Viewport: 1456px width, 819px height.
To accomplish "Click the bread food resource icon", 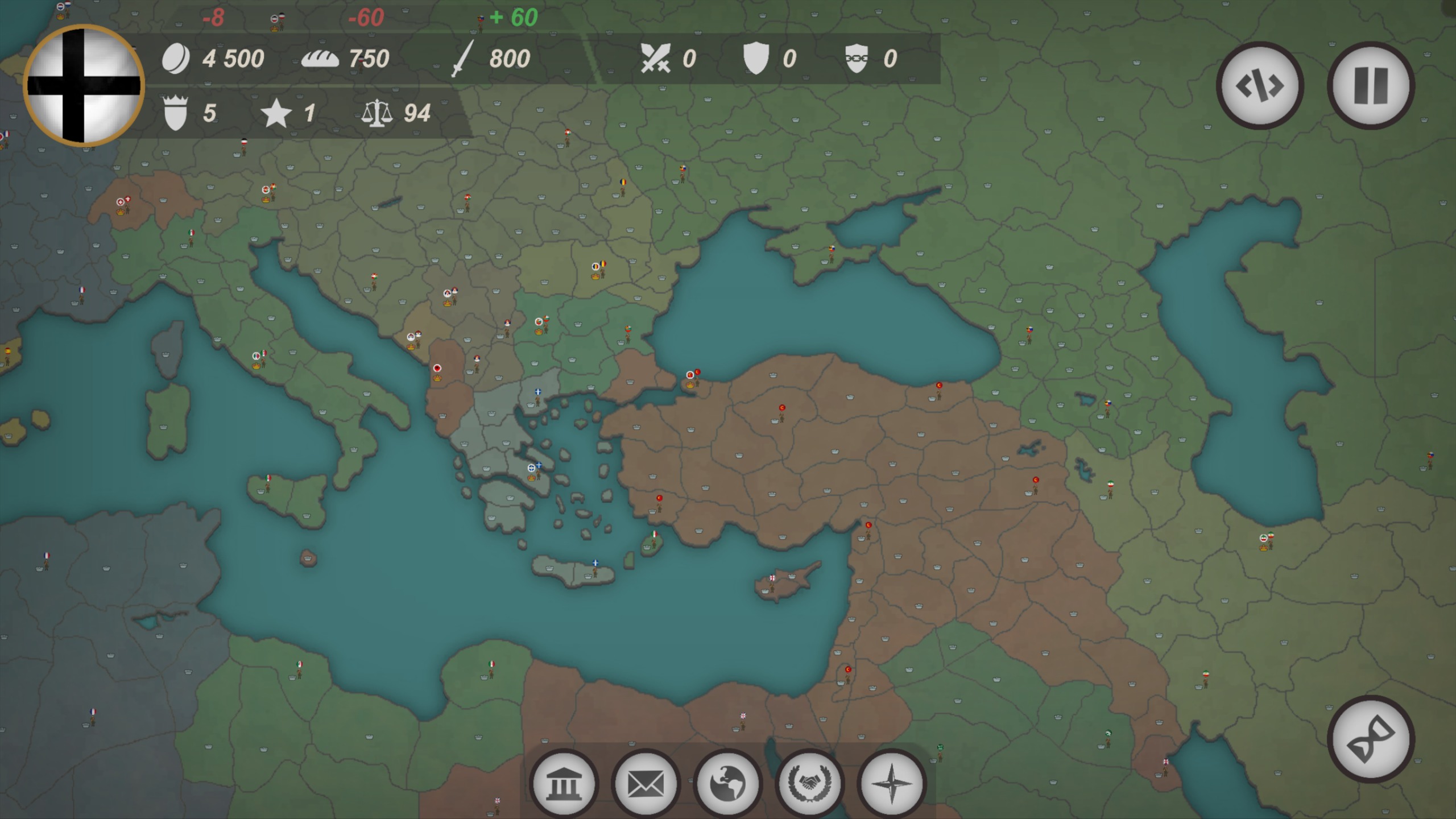I will pos(321,59).
